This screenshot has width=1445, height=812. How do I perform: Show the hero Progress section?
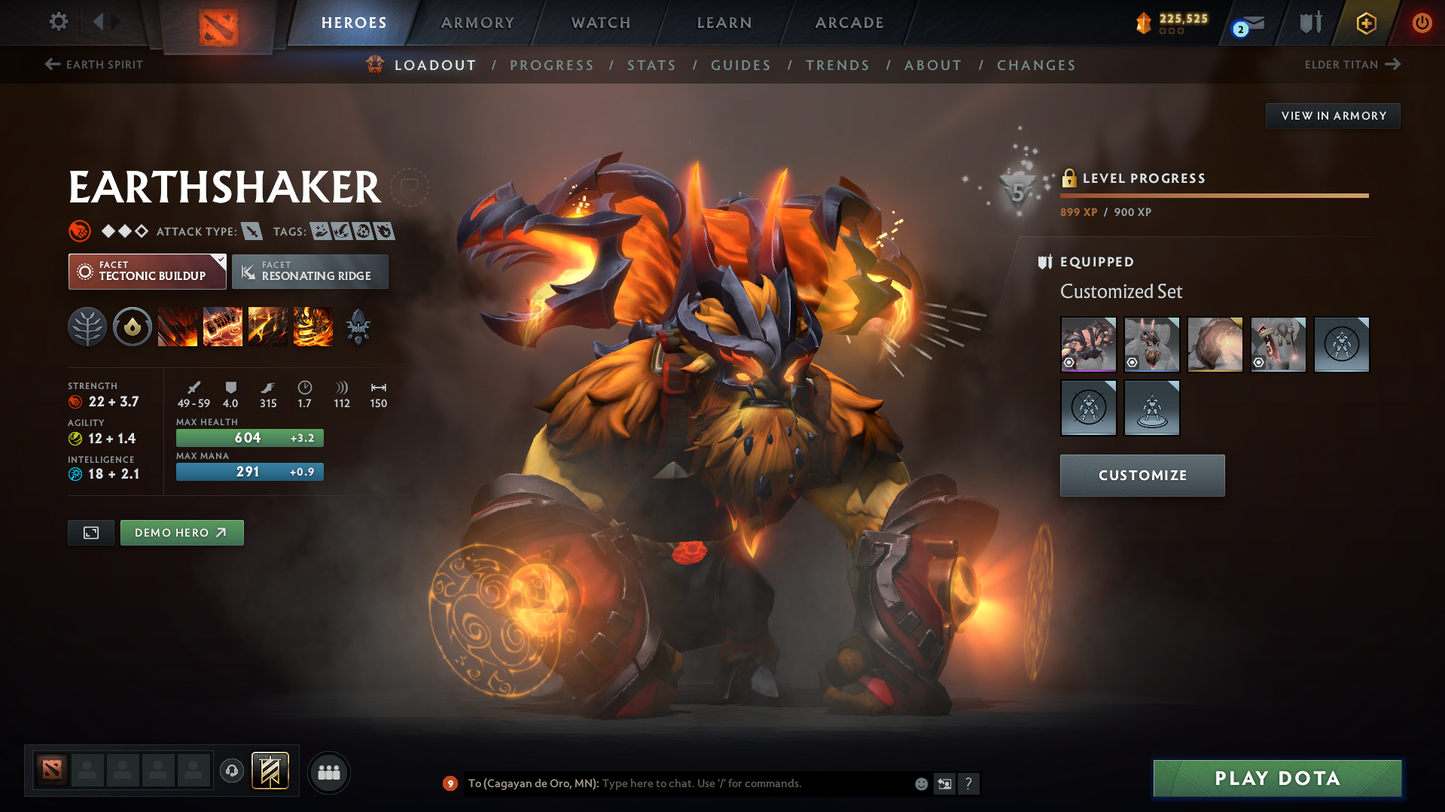coord(551,65)
